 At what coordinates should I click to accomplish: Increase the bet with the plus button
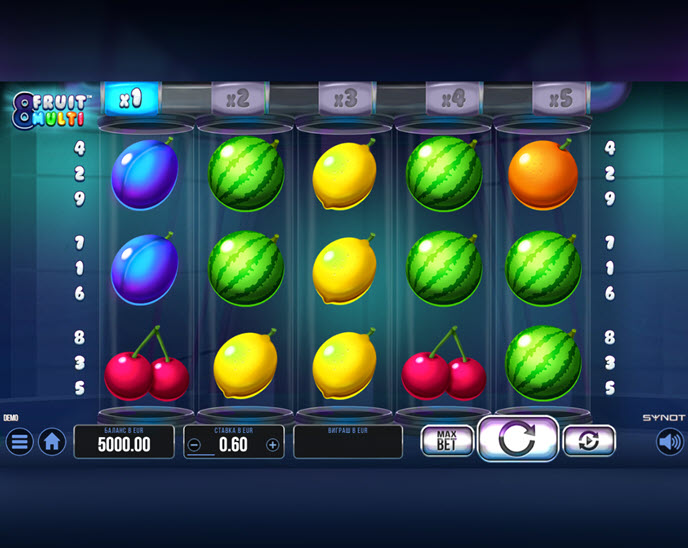(x=272, y=445)
